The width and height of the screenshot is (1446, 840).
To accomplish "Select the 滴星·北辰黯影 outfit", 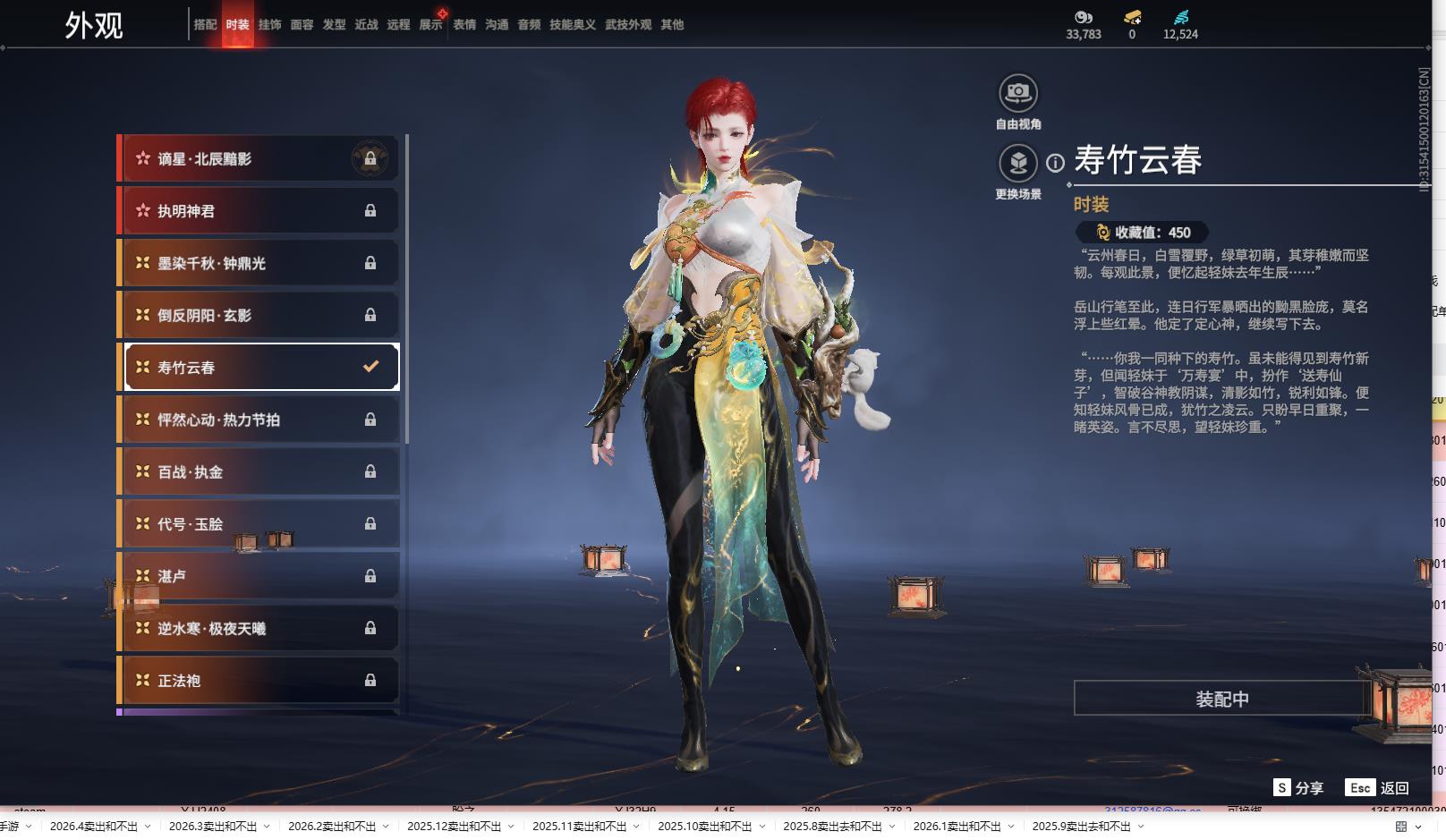I will 259,159.
